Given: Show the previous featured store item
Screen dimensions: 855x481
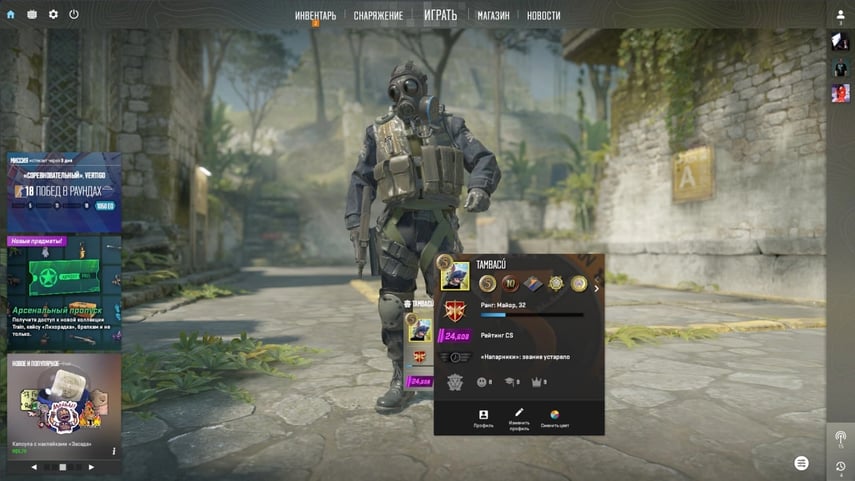Looking at the screenshot, I should pos(34,467).
